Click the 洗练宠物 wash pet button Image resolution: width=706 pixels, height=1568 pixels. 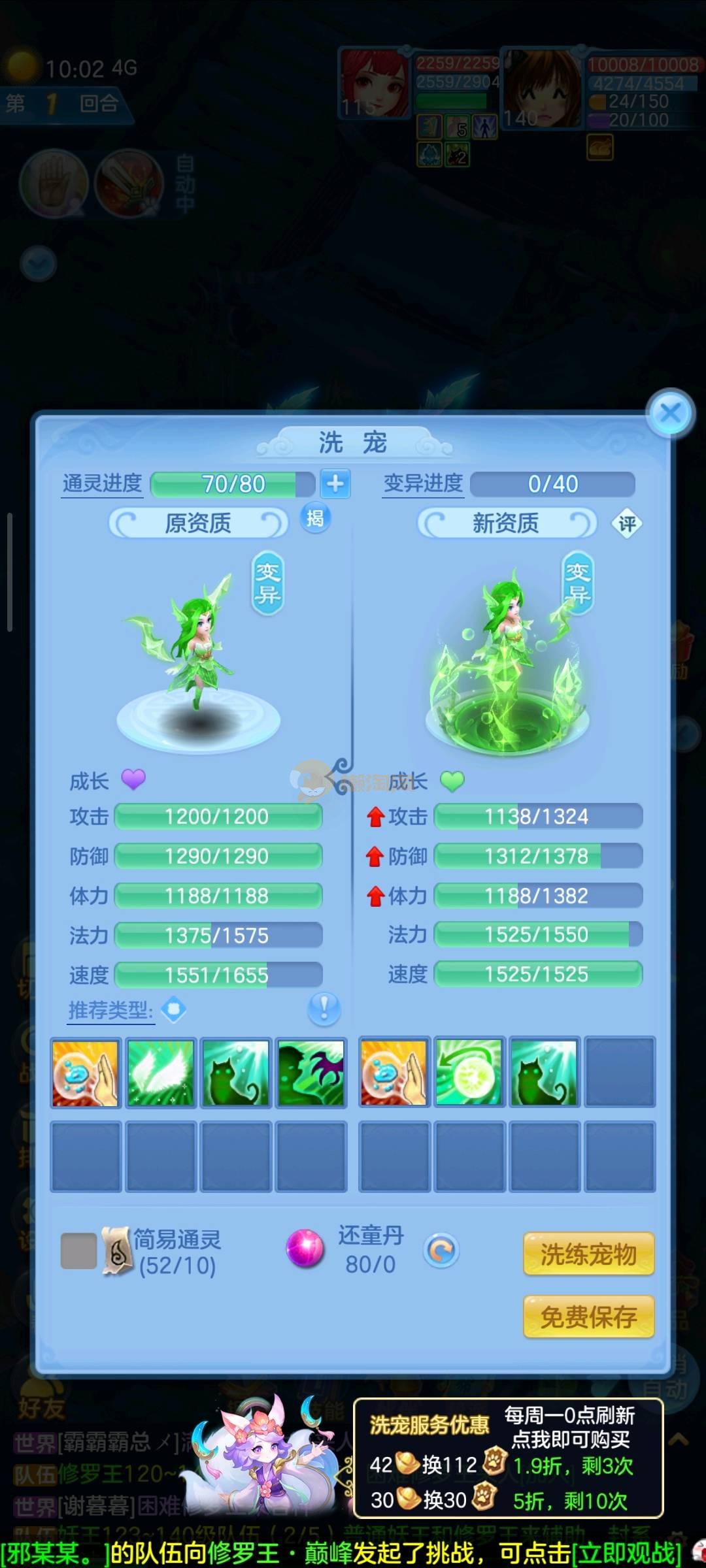coord(588,1254)
